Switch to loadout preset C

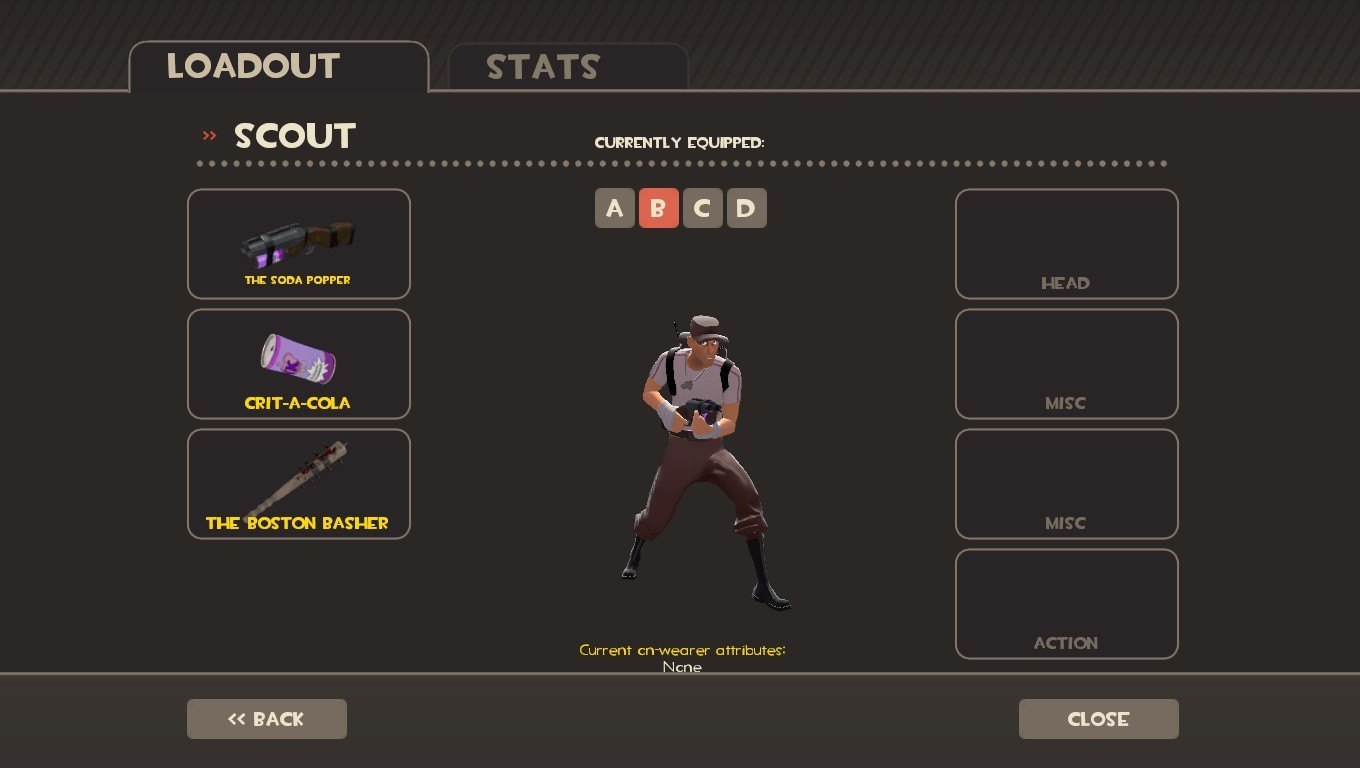click(x=703, y=208)
